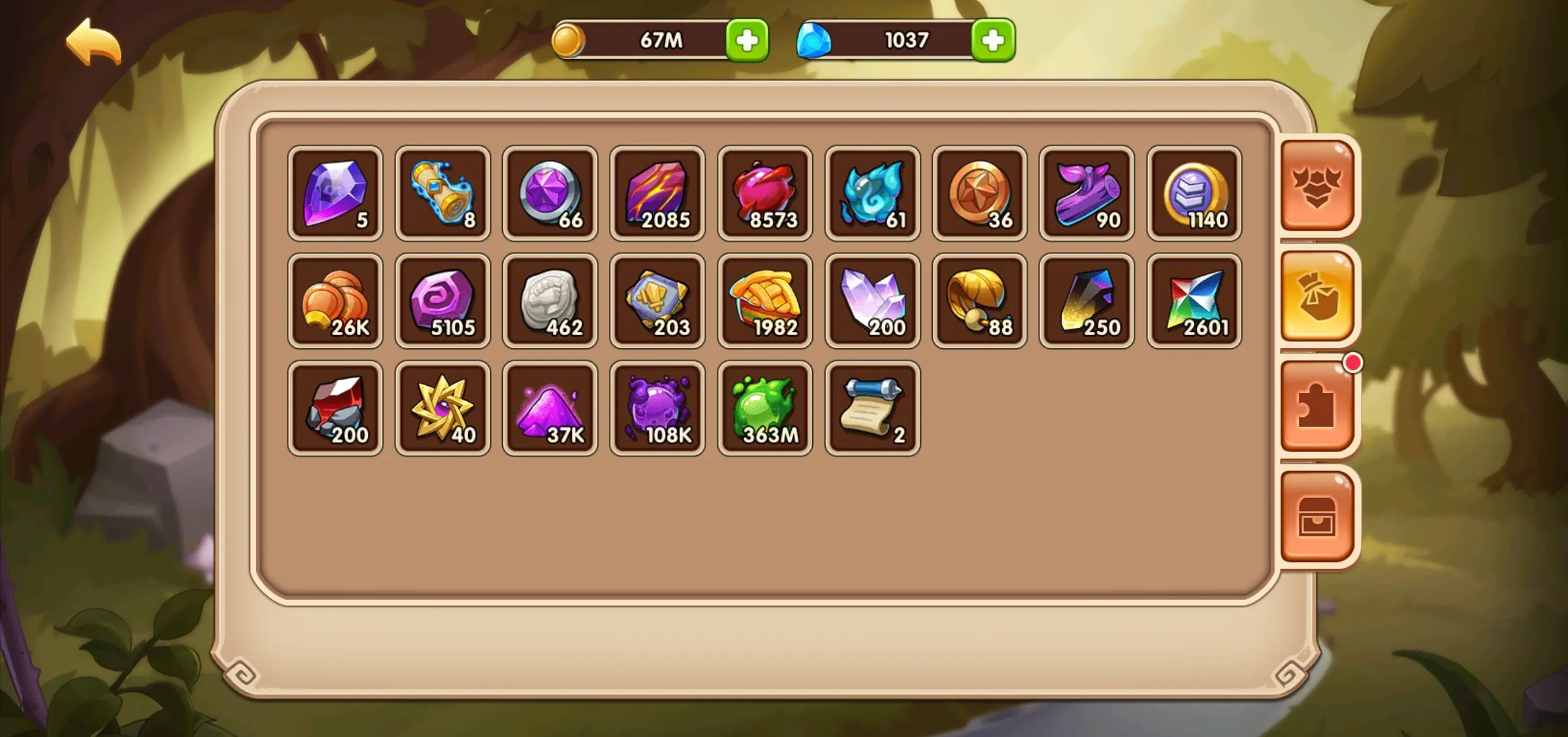
Task: Select the gray fist stone, 462
Action: 550,301
